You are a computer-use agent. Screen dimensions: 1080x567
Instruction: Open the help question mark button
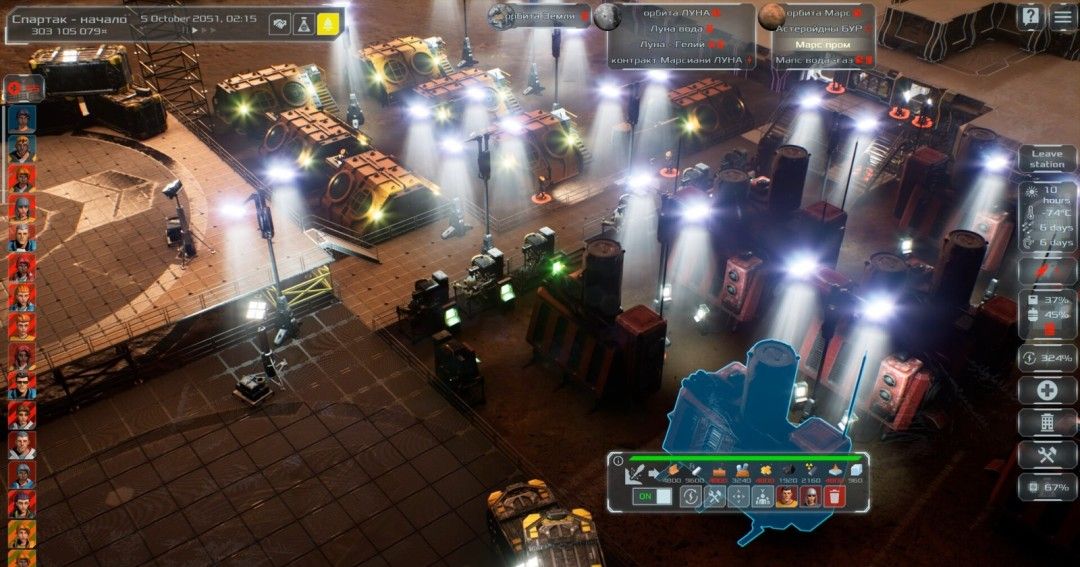coord(1030,16)
